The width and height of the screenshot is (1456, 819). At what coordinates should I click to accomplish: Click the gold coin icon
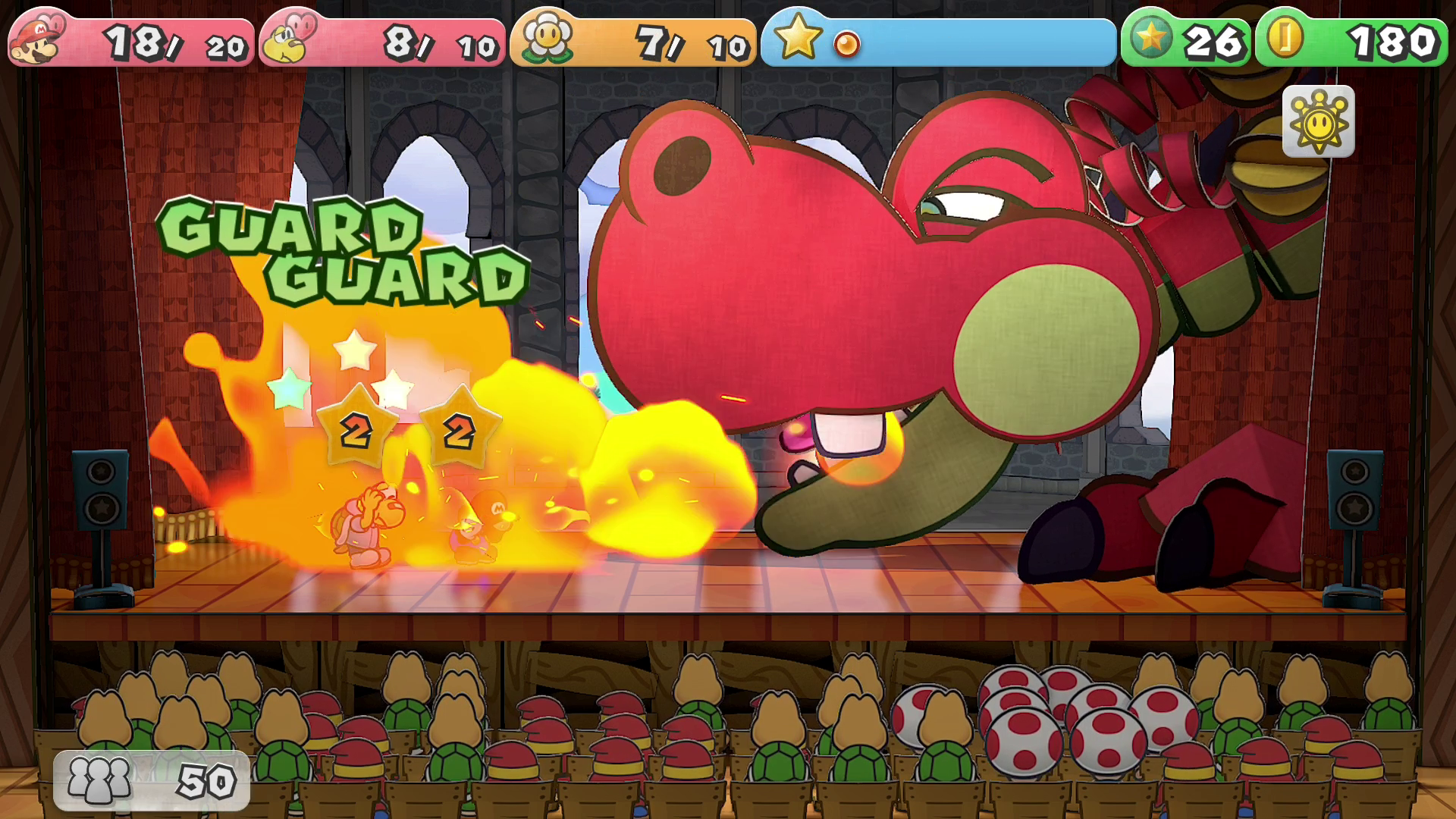coord(1285,38)
